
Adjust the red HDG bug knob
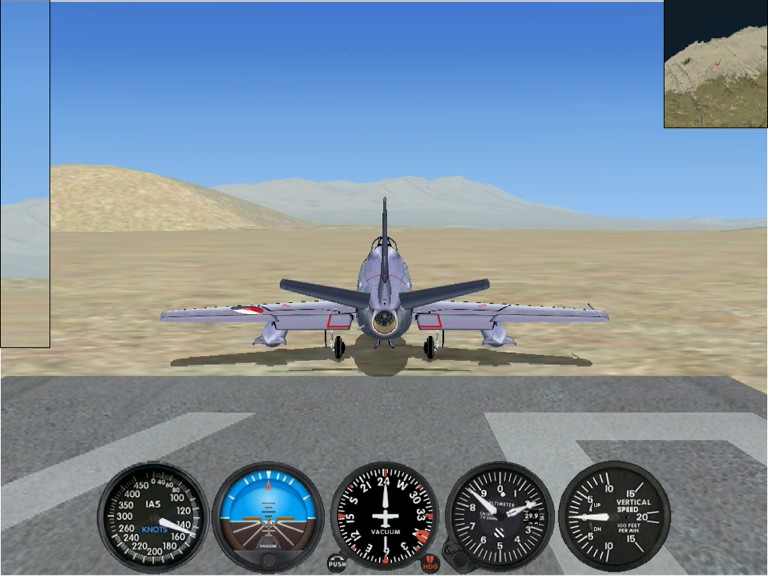tap(430, 563)
